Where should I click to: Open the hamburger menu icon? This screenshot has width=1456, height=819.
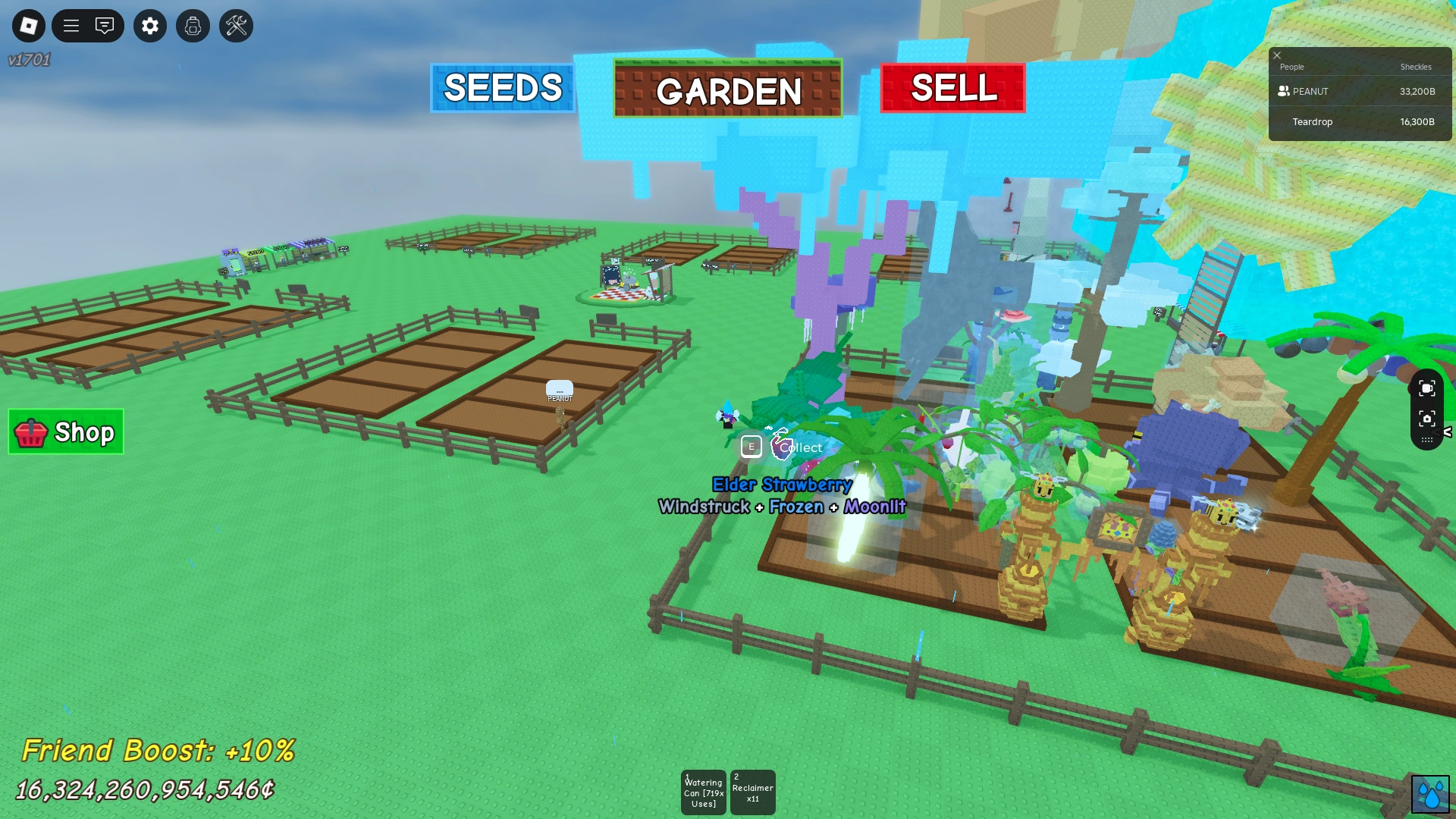point(72,25)
